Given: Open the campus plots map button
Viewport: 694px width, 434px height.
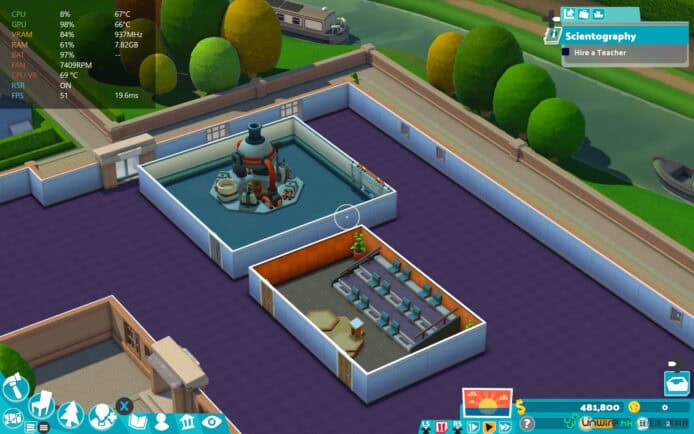Looking at the screenshot, I should (14, 415).
